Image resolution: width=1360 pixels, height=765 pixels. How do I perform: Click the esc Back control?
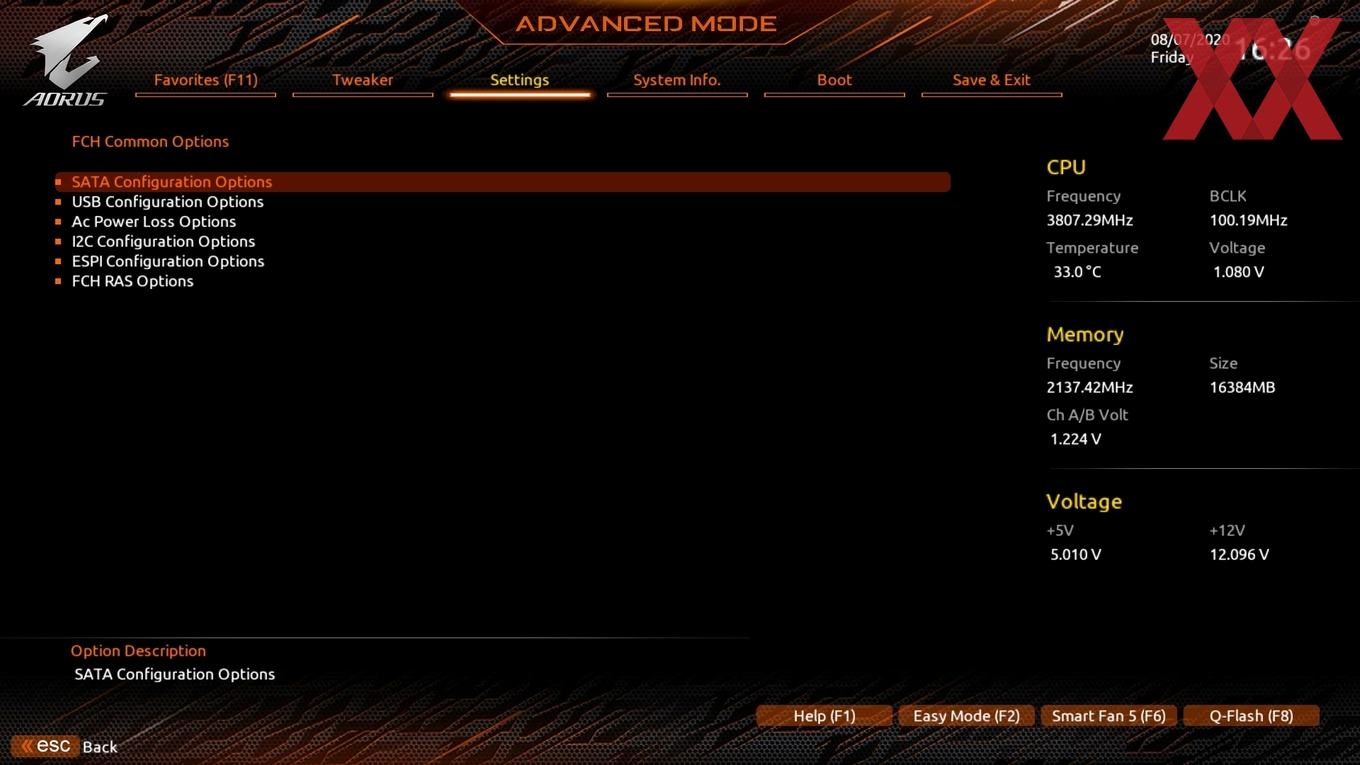65,746
